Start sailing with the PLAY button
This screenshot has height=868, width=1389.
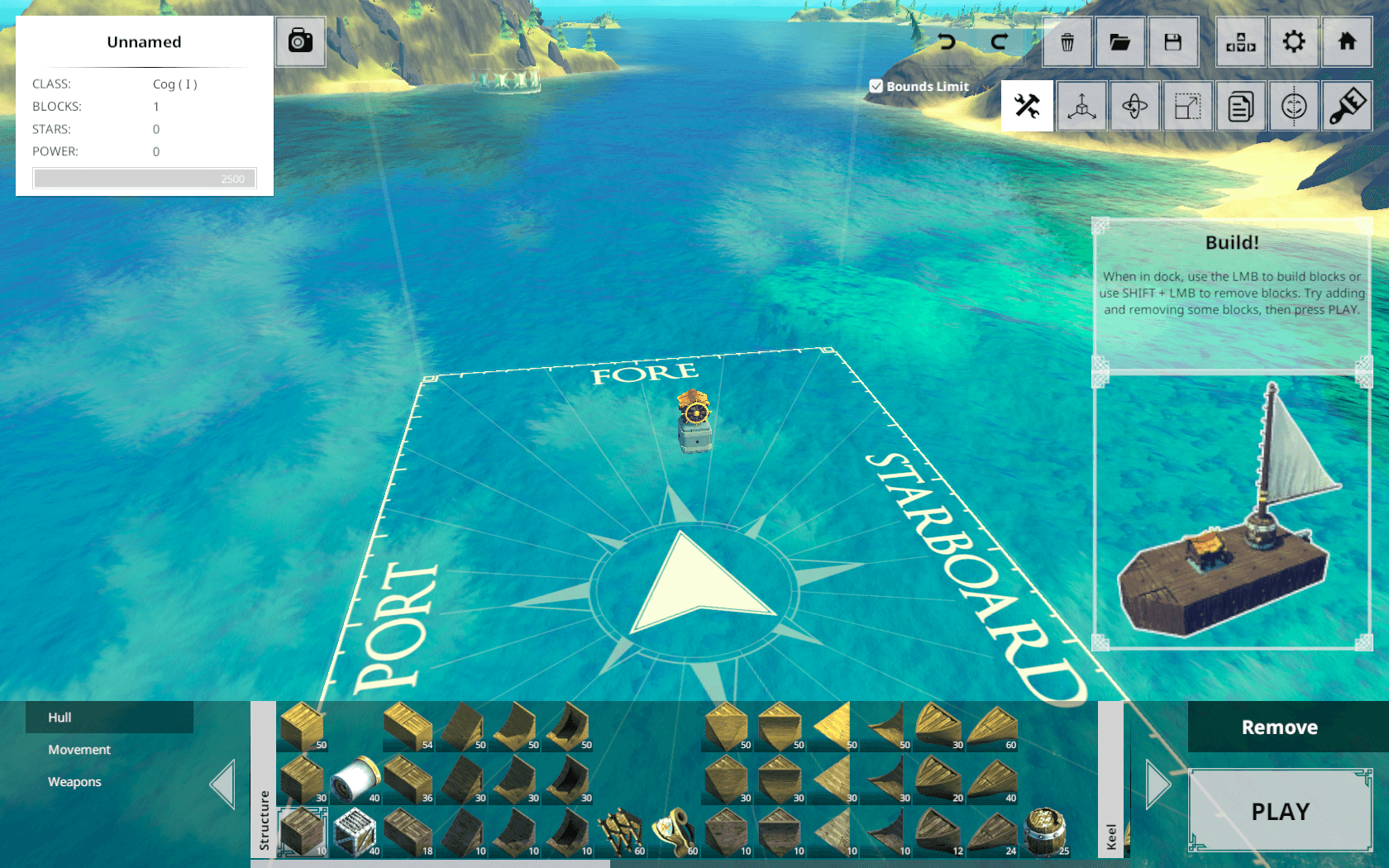point(1280,811)
